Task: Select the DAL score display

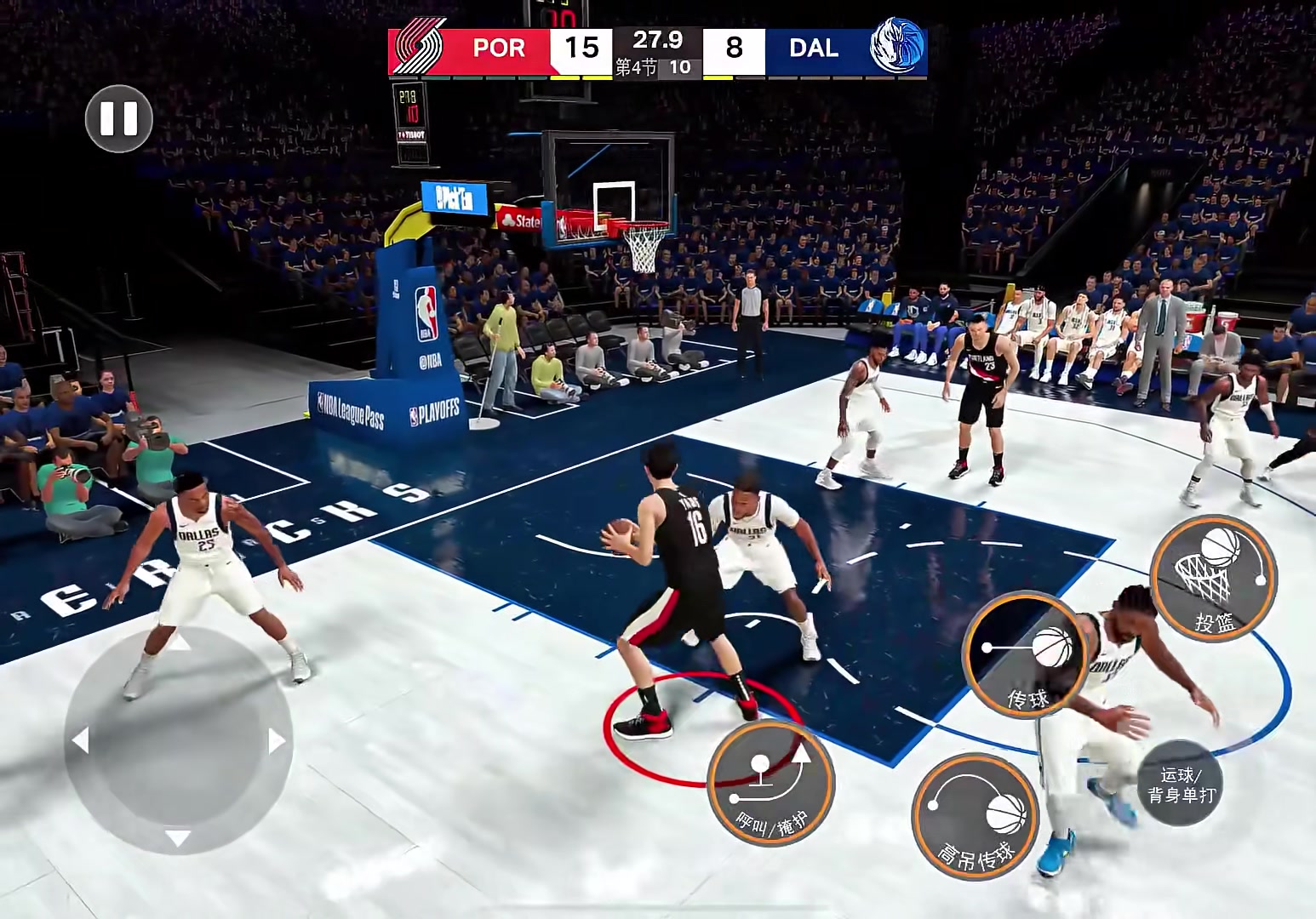Action: [734, 49]
